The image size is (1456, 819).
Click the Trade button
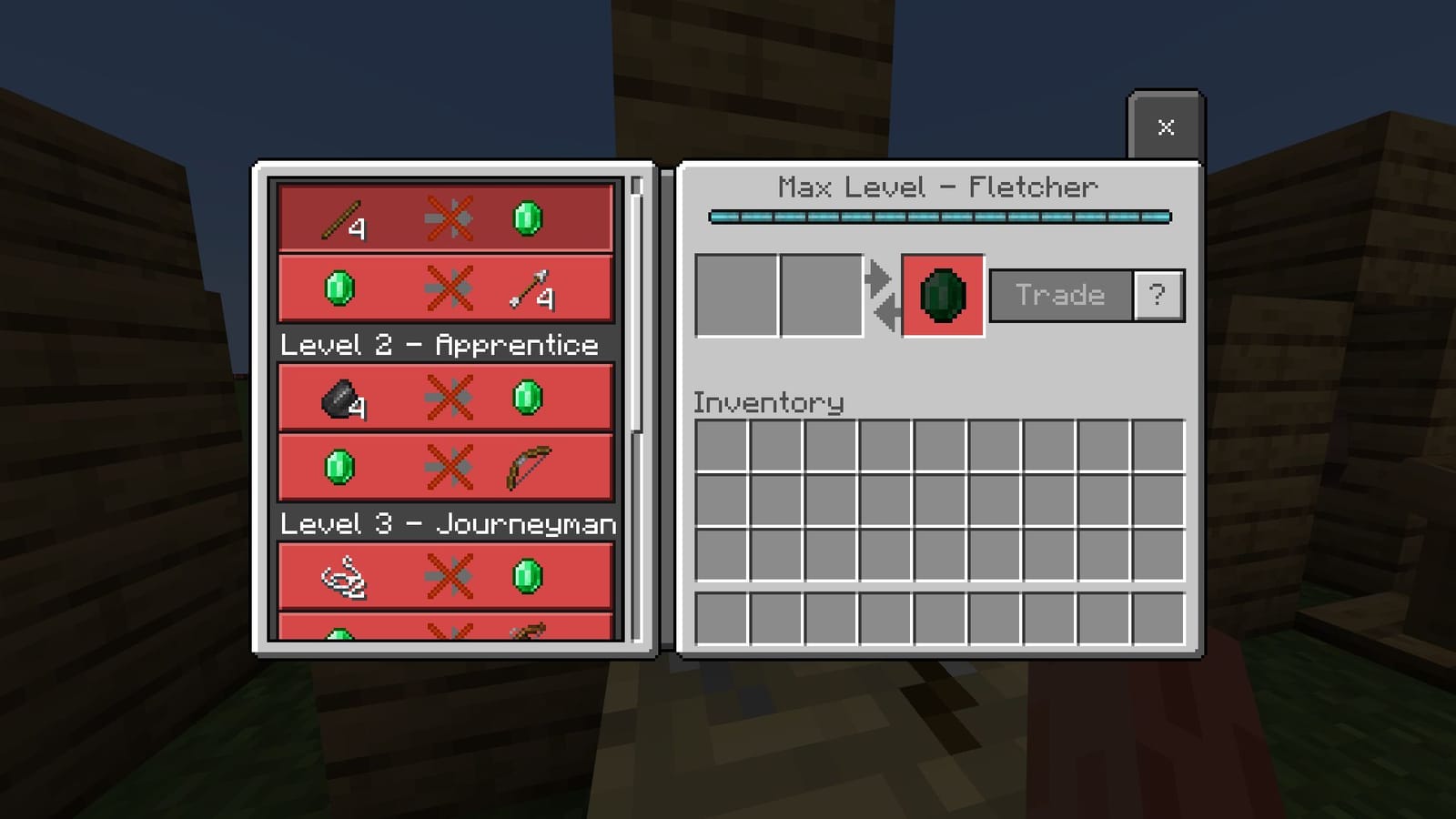point(1059,294)
